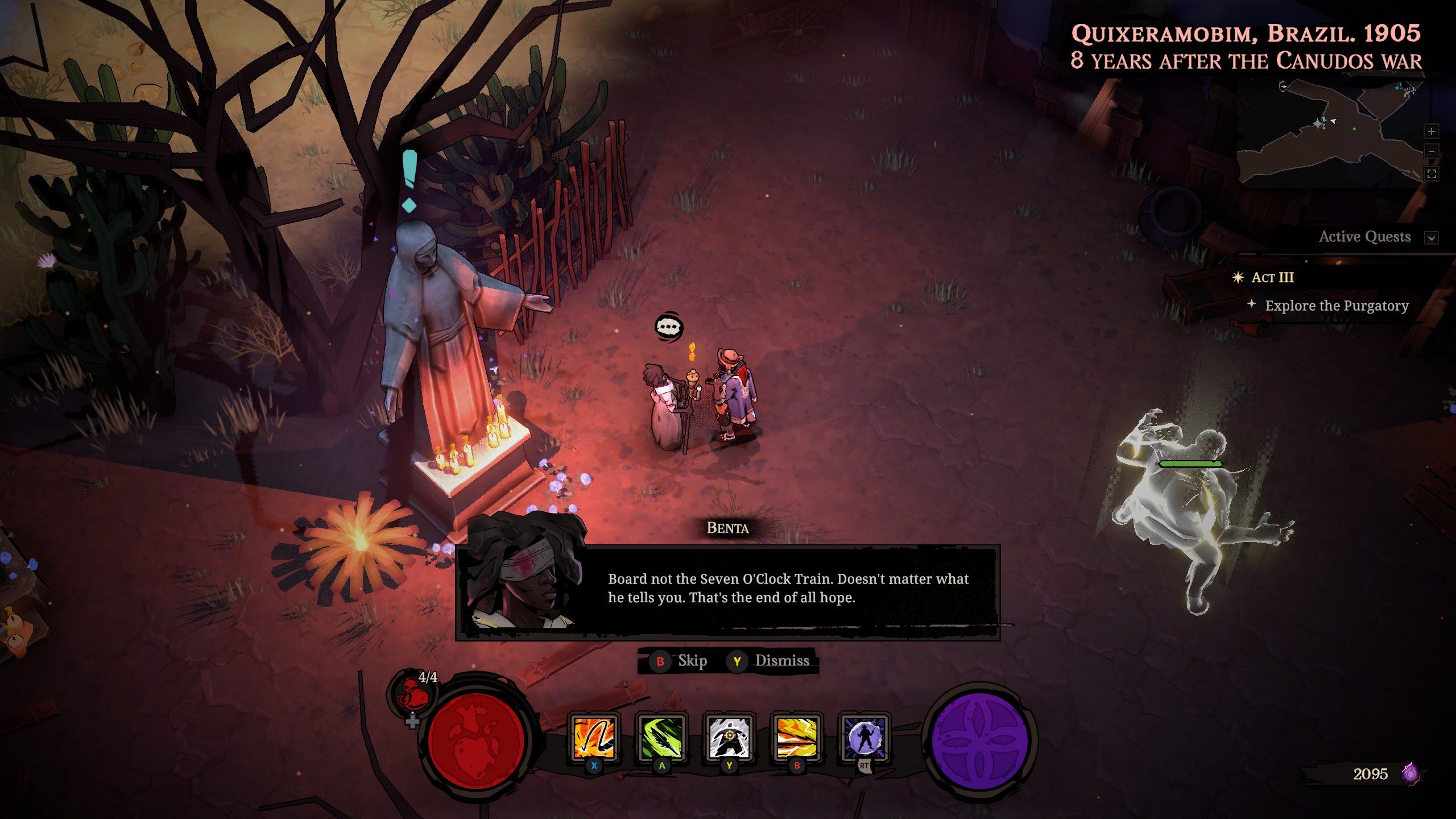Open the Active Quests dropdown

coord(1432,237)
